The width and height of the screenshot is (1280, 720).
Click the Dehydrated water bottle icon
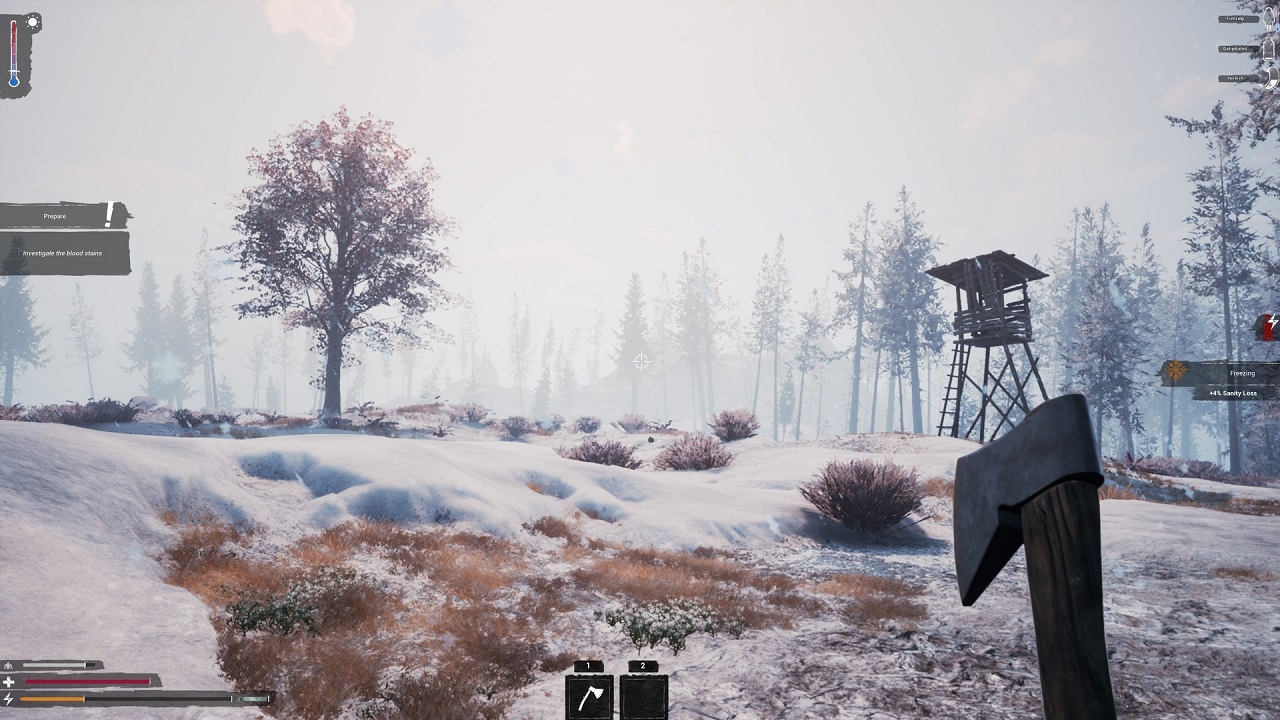click(x=1270, y=50)
